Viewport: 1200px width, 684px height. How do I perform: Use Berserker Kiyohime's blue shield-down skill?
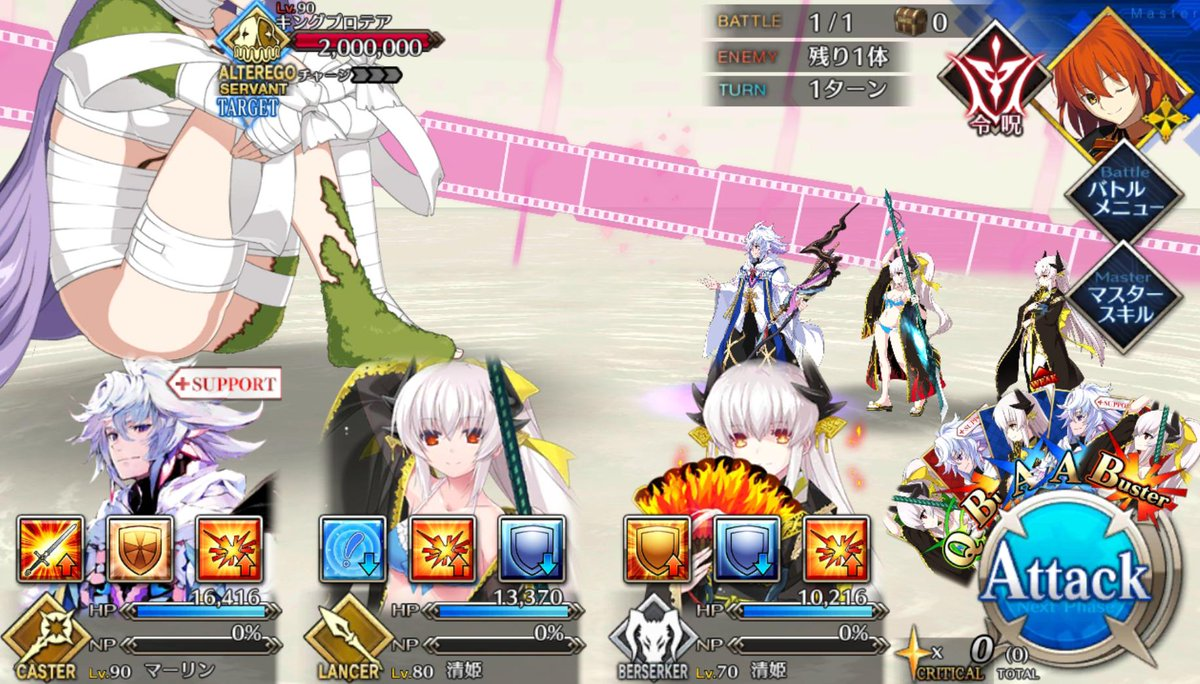(x=743, y=549)
